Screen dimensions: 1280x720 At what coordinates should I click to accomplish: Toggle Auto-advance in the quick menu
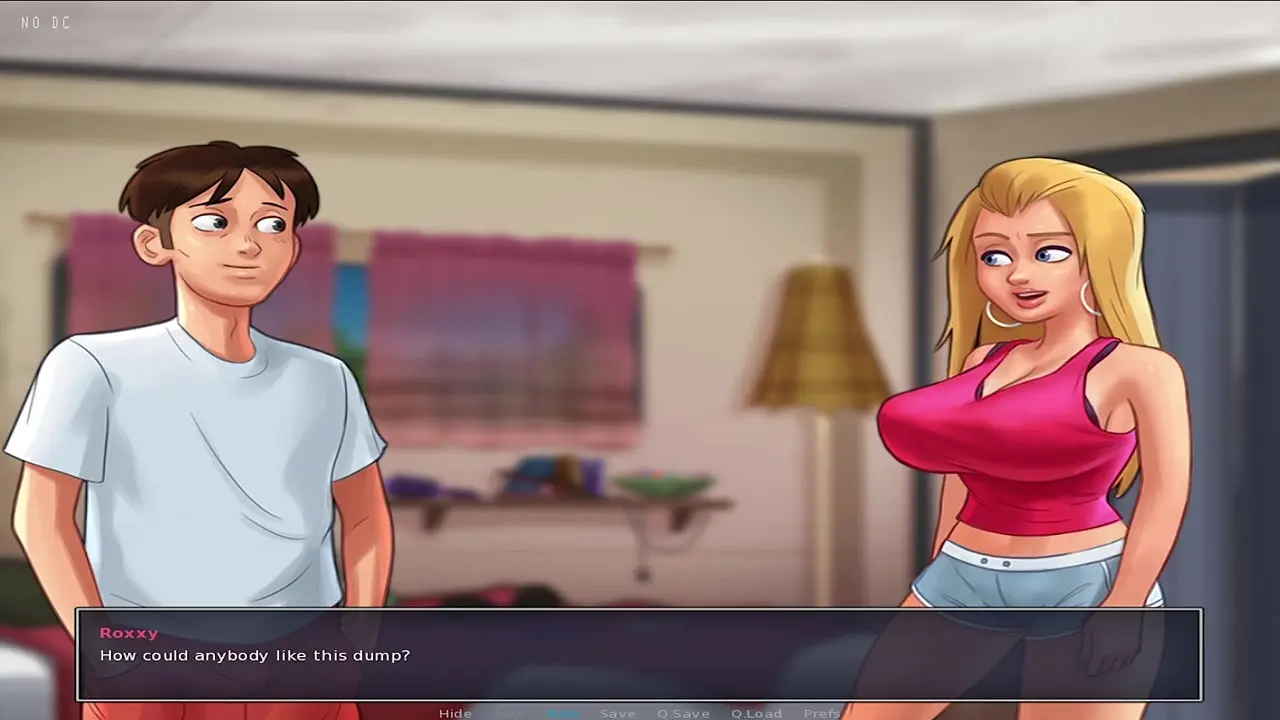(x=563, y=713)
